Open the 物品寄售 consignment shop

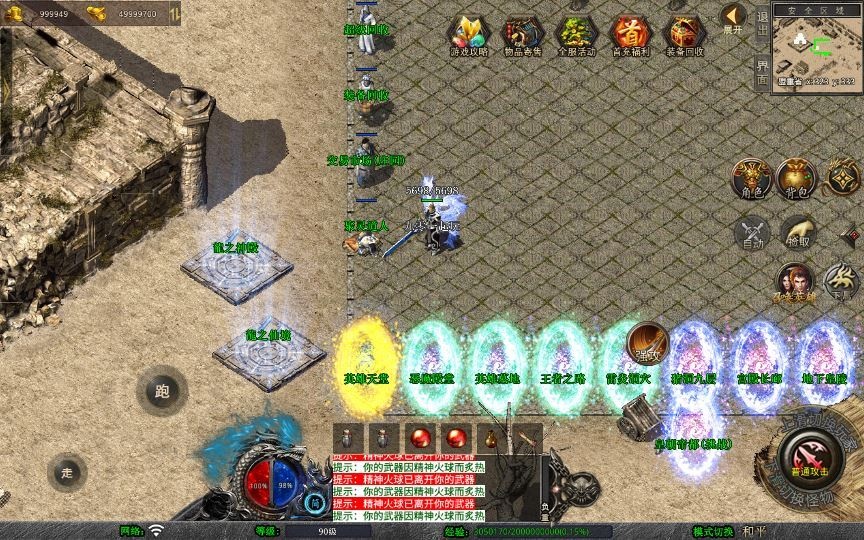pyautogui.click(x=521, y=35)
